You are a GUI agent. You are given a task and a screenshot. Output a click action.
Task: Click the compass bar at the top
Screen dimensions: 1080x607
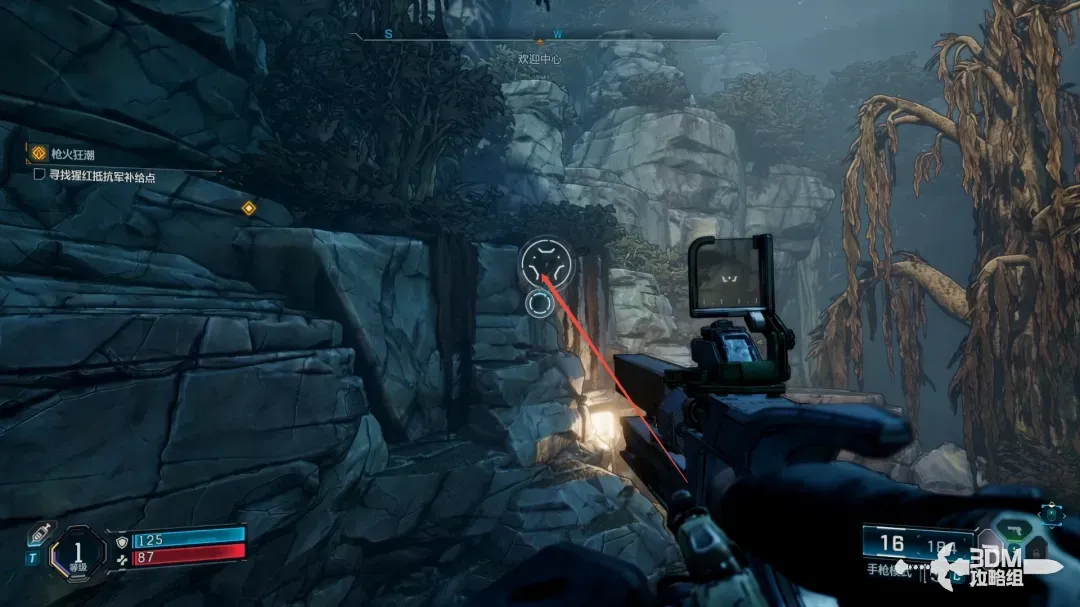pyautogui.click(x=540, y=36)
